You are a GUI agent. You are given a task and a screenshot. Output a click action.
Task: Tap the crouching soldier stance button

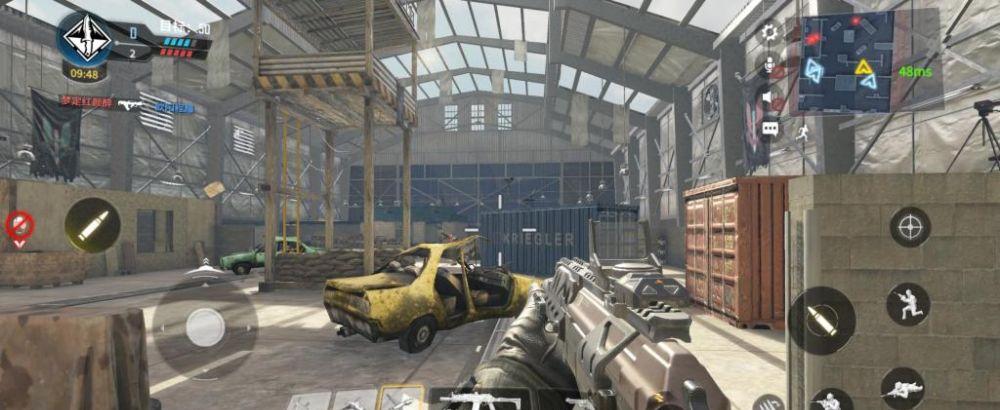tap(908, 304)
